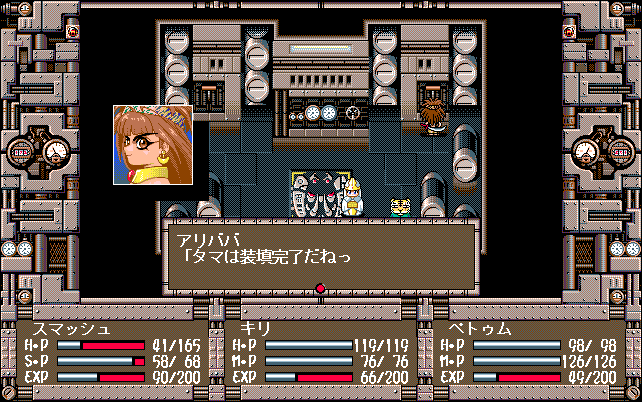This screenshot has height=402, width=642.
Task: Click the speaker's face portrait
Action: pyautogui.click(x=153, y=145)
